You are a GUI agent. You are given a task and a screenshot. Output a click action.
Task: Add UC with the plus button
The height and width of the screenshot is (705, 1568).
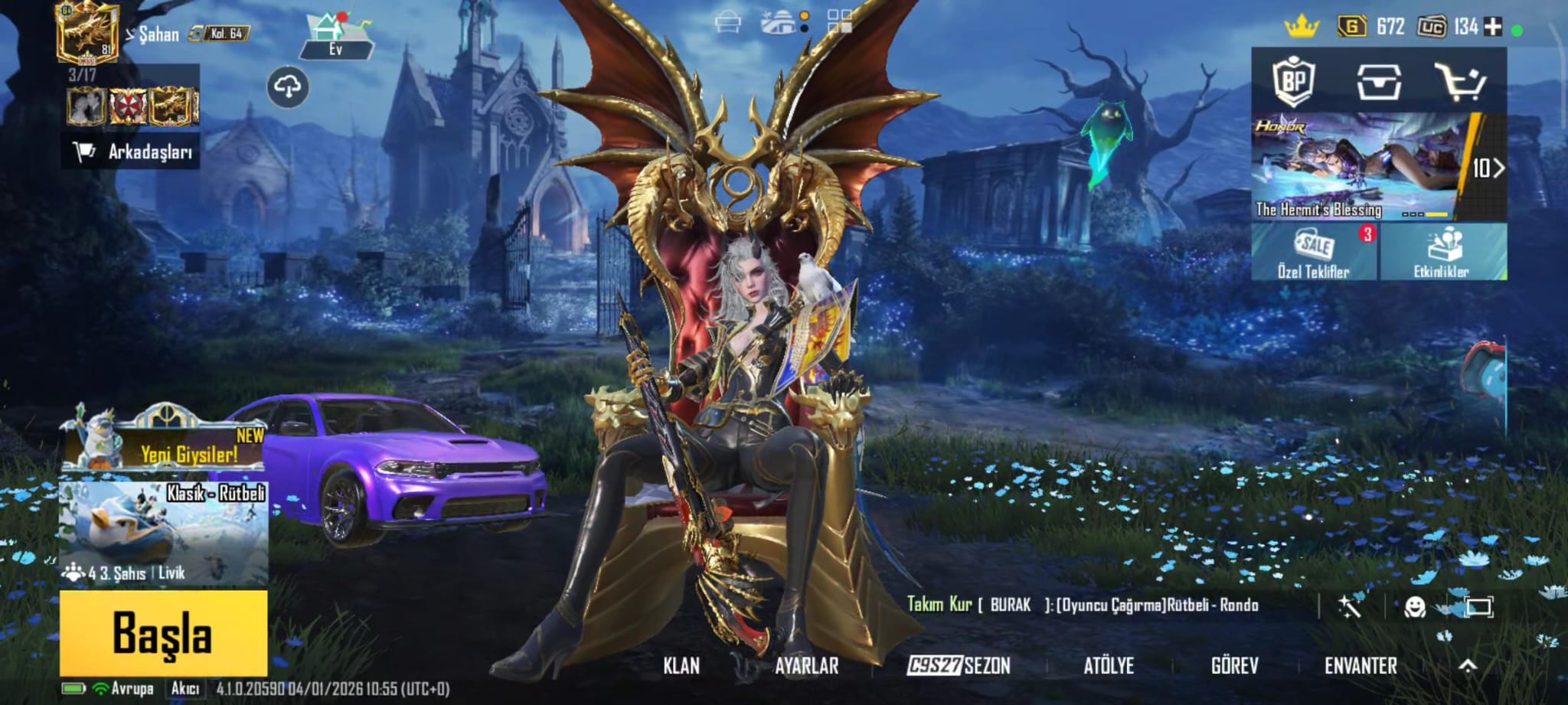(x=1493, y=27)
